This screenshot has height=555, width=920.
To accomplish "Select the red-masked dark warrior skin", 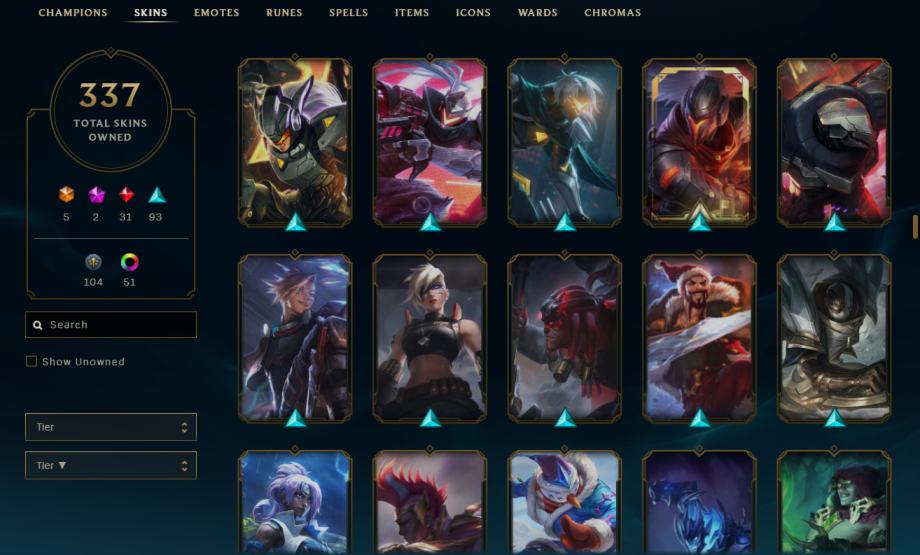I will (564, 337).
